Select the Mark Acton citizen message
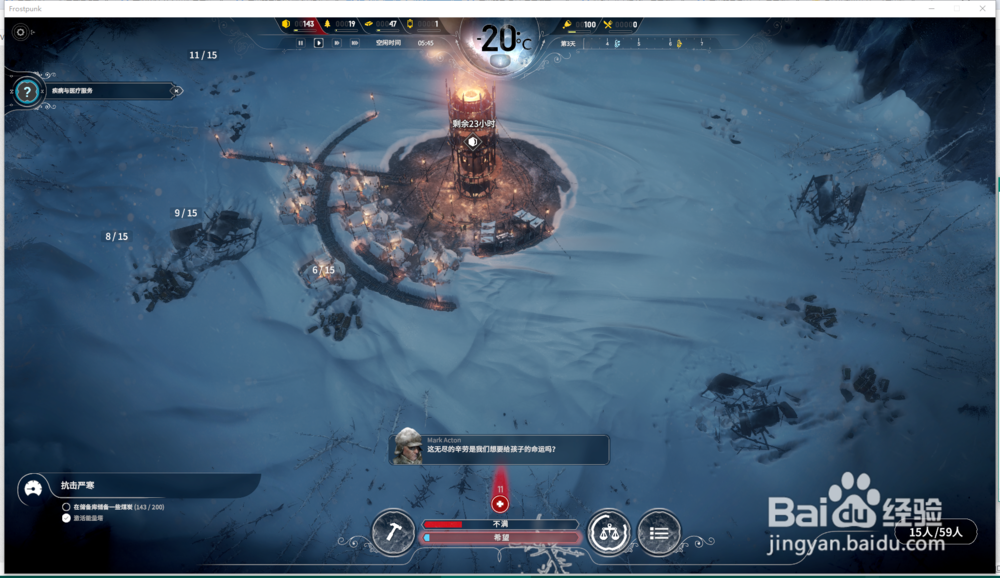 pos(499,448)
